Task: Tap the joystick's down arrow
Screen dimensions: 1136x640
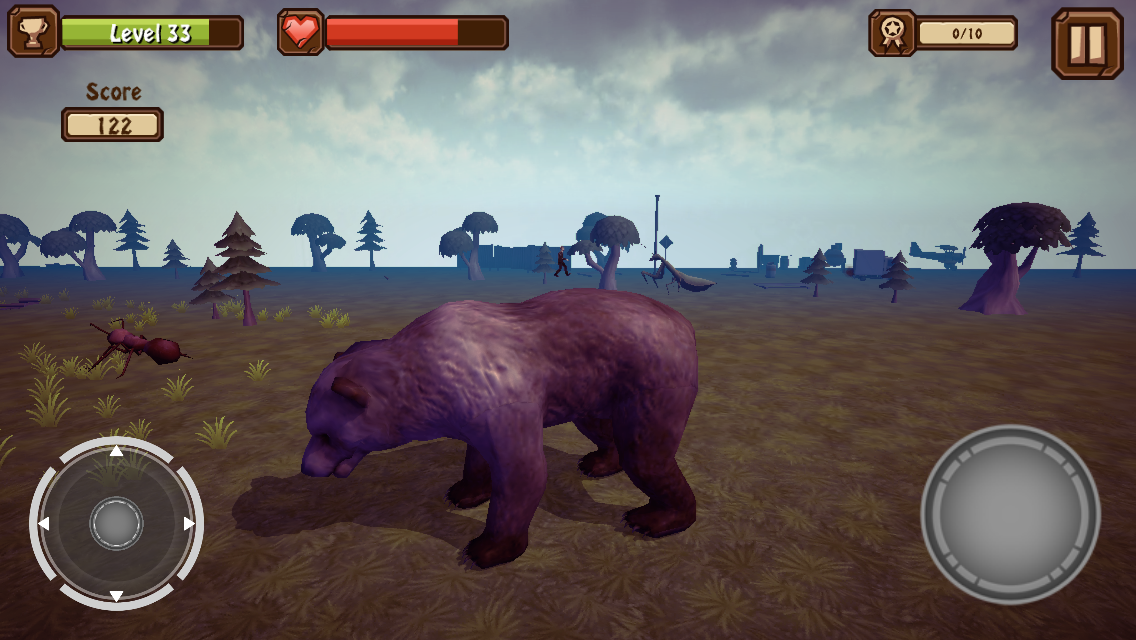Action: (x=116, y=596)
